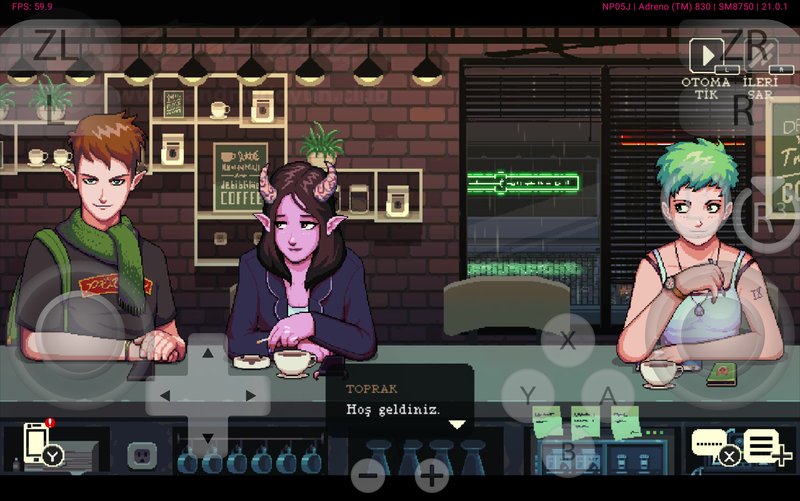Open the phone icon with notification
Screen dimensions: 800x501
click(x=38, y=443)
